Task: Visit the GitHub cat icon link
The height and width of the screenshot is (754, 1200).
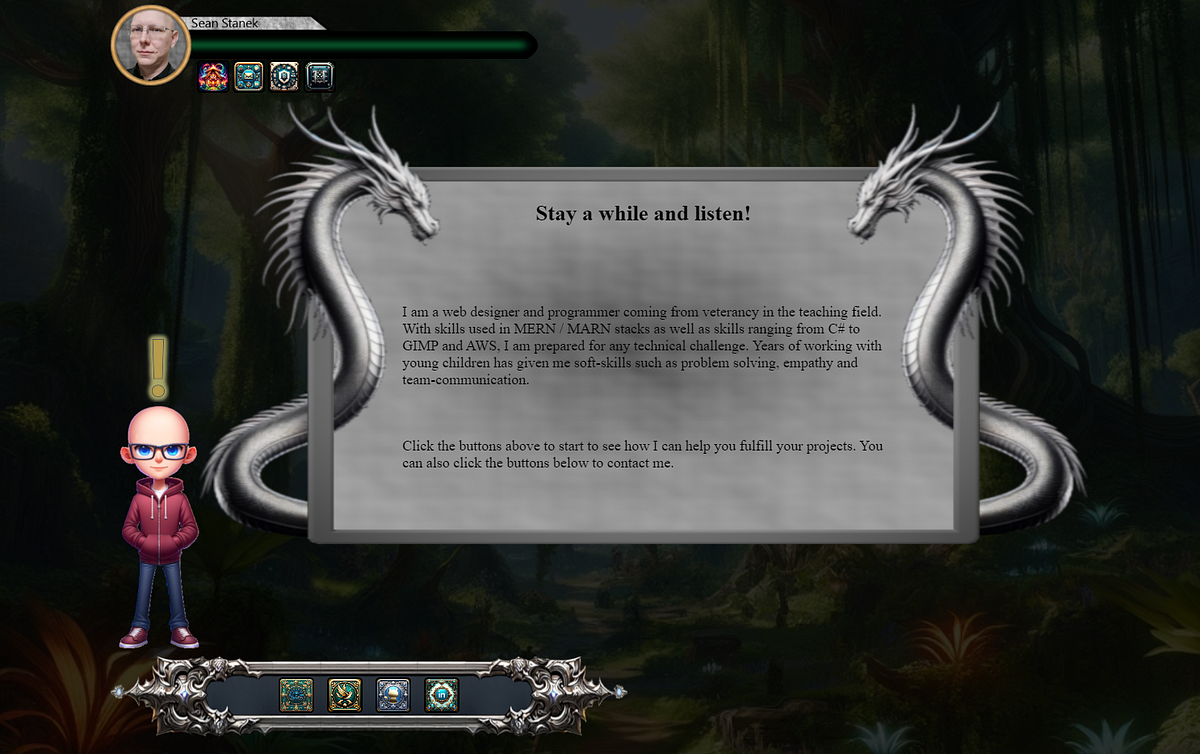Action: (393, 695)
